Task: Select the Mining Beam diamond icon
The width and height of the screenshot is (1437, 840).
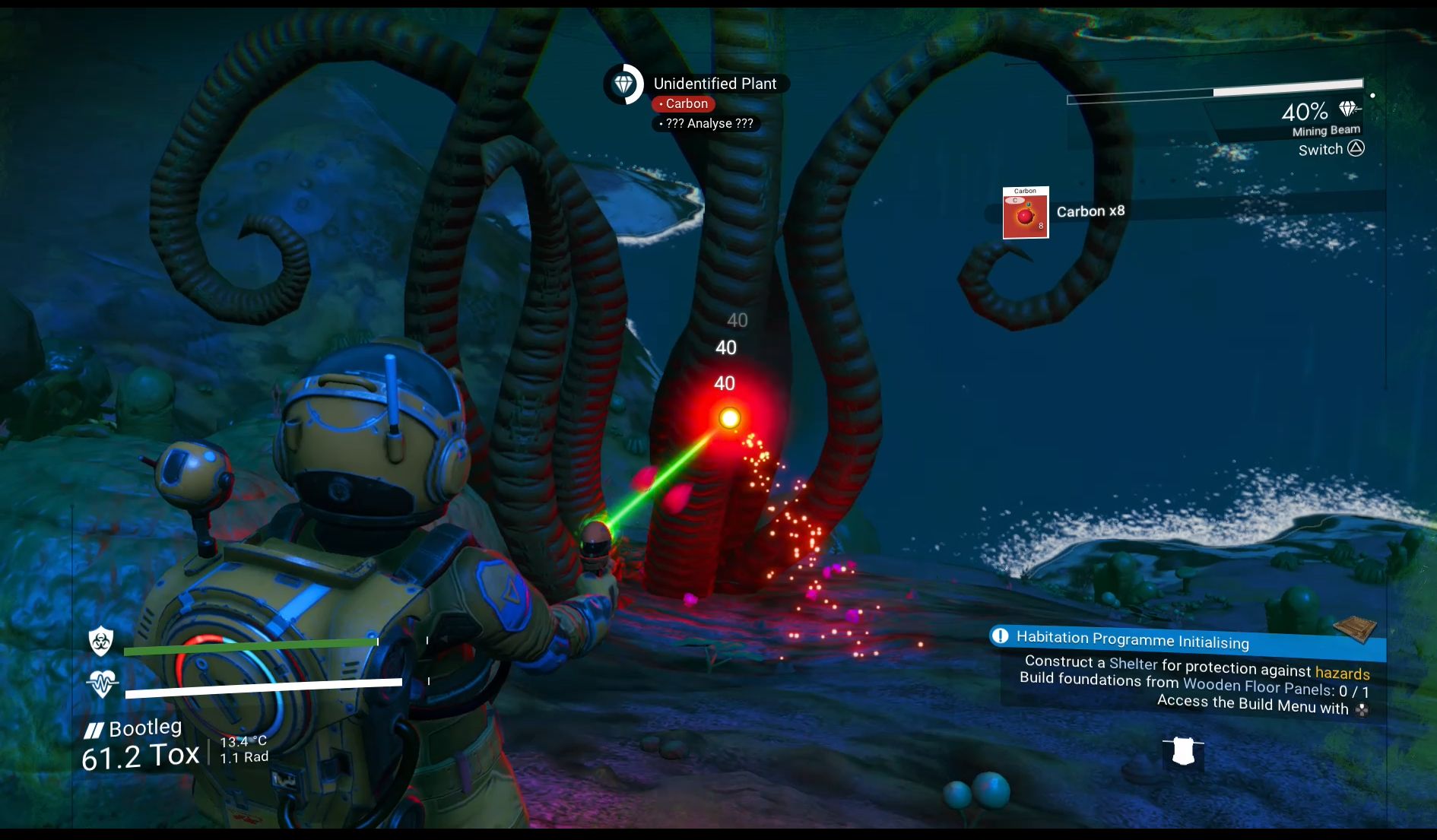Action: coord(1350,109)
